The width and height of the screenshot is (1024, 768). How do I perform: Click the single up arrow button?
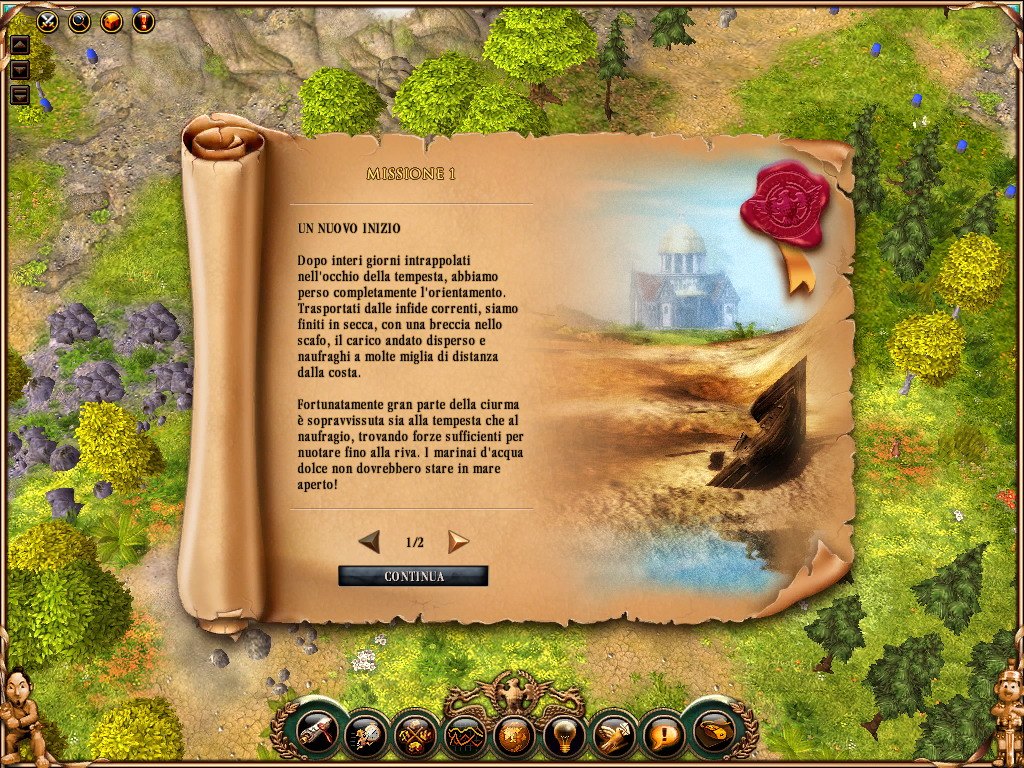(x=19, y=45)
